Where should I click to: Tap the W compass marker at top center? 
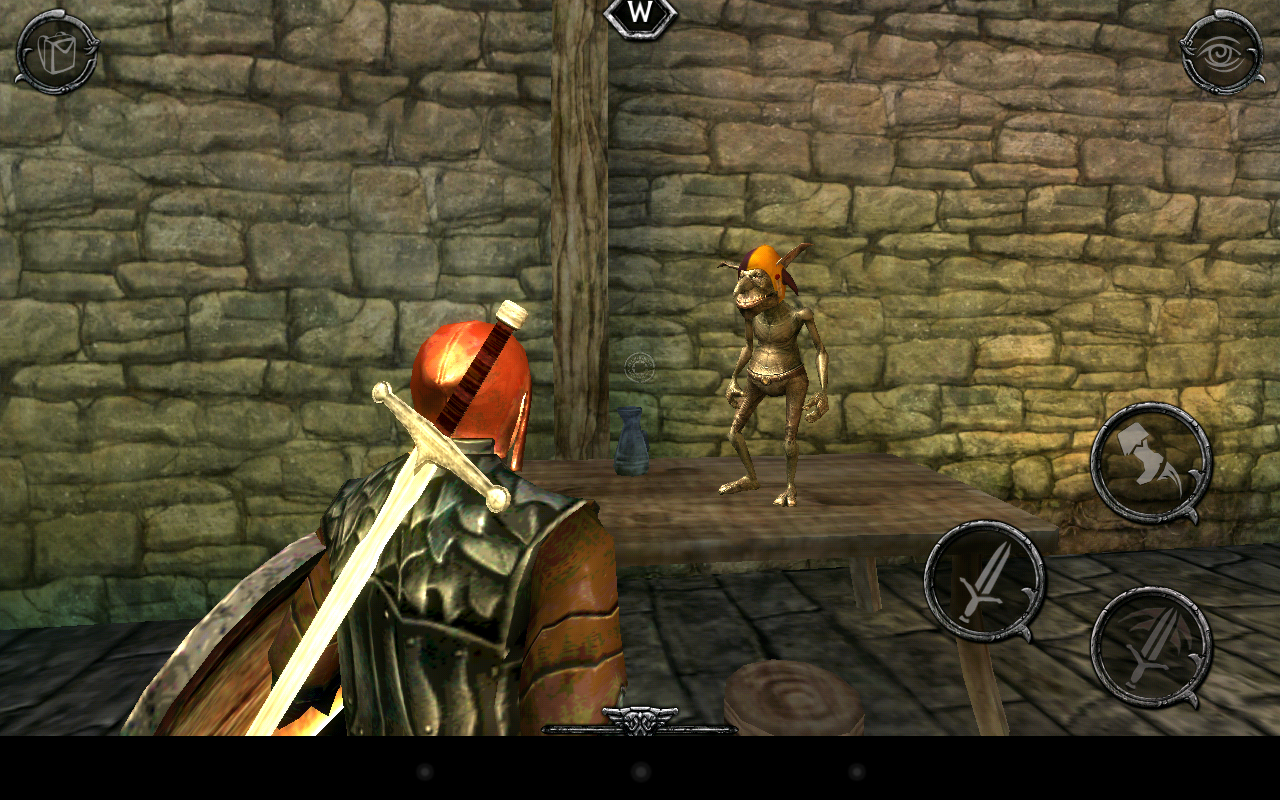point(640,15)
